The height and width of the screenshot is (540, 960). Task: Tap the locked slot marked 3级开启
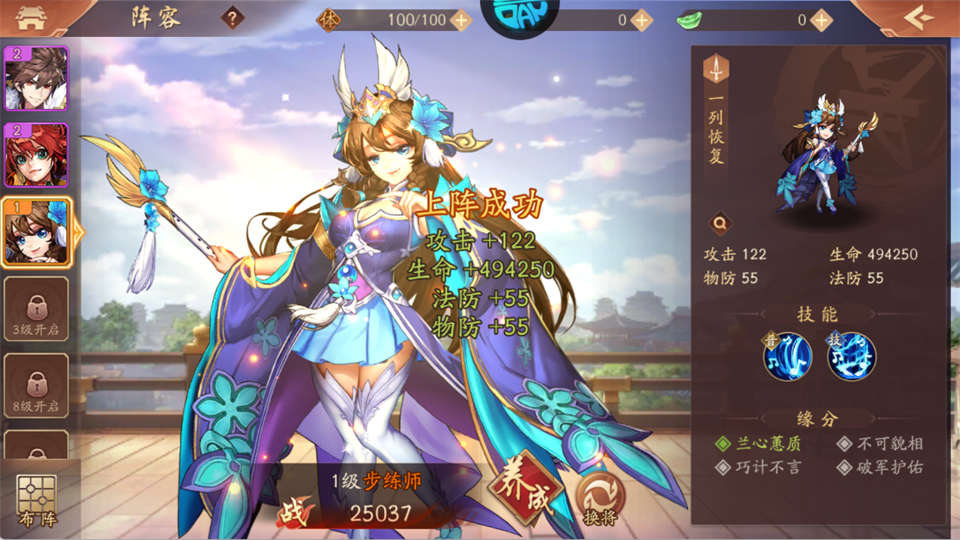pos(36,309)
